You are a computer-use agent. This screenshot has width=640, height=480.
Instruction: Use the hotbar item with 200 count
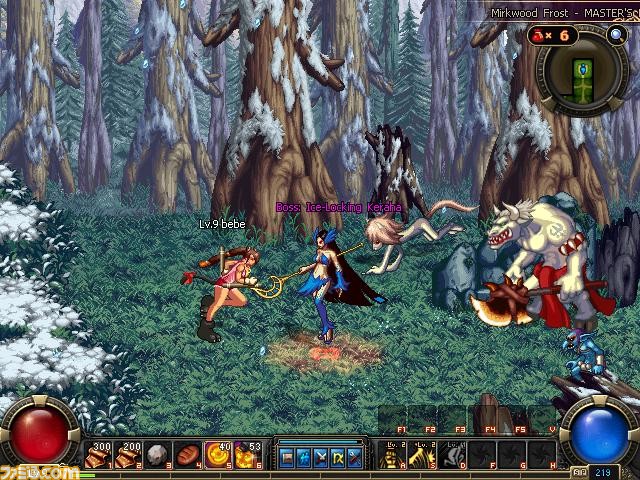[128, 455]
